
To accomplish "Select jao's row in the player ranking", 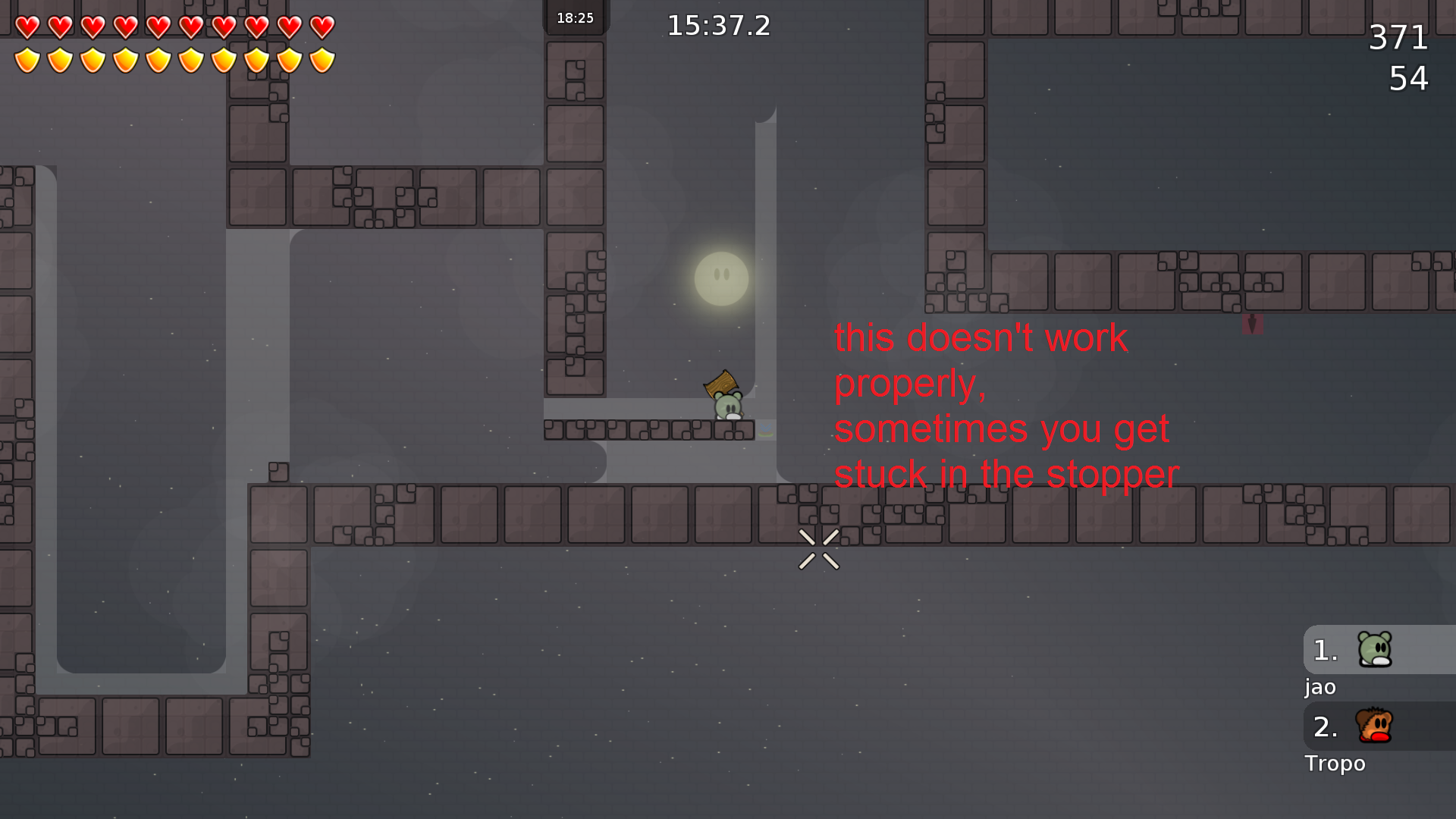I will 1378,650.
